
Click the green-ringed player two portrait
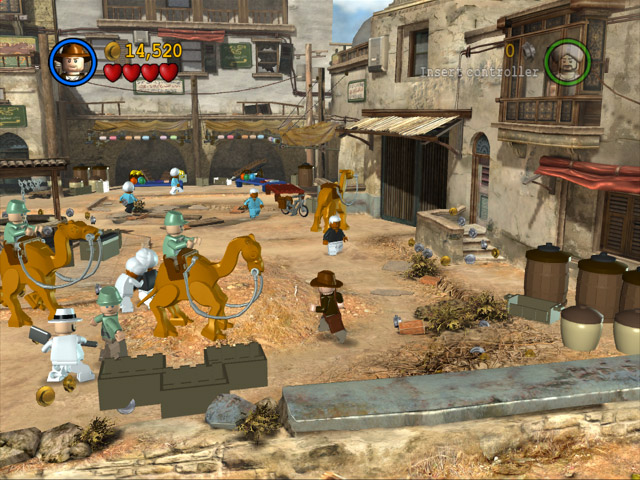pos(567,61)
